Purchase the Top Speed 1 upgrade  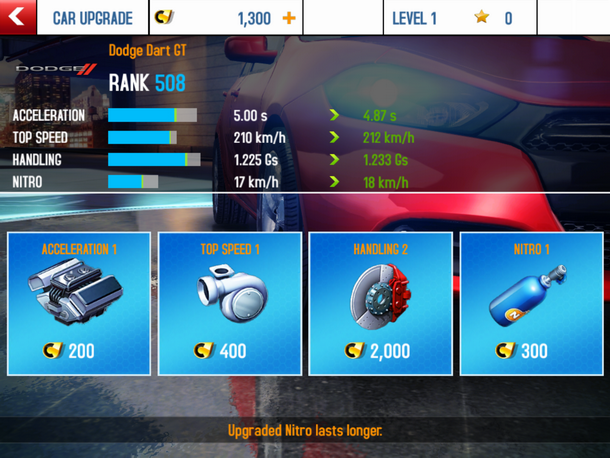tap(230, 303)
